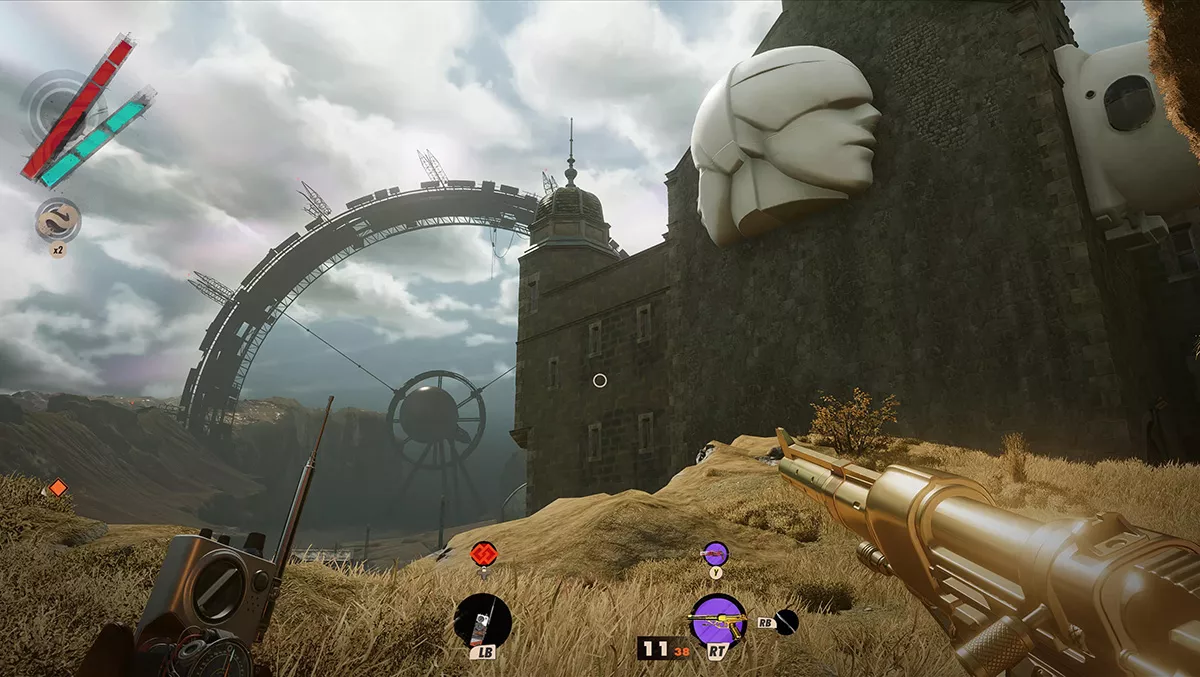Click the red hexagon objective marker

click(x=484, y=553)
